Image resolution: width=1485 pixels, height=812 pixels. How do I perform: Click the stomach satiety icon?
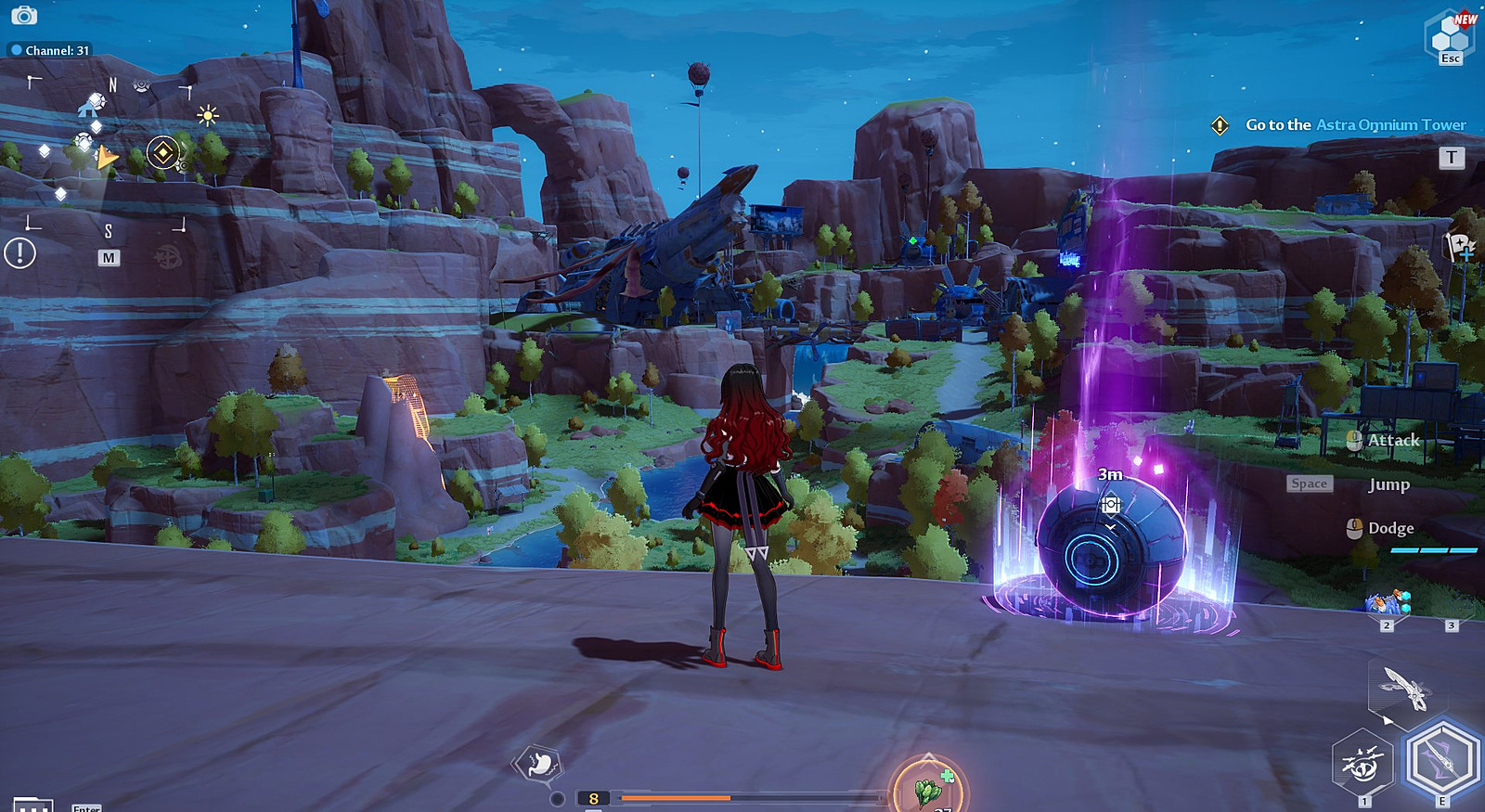tap(538, 763)
